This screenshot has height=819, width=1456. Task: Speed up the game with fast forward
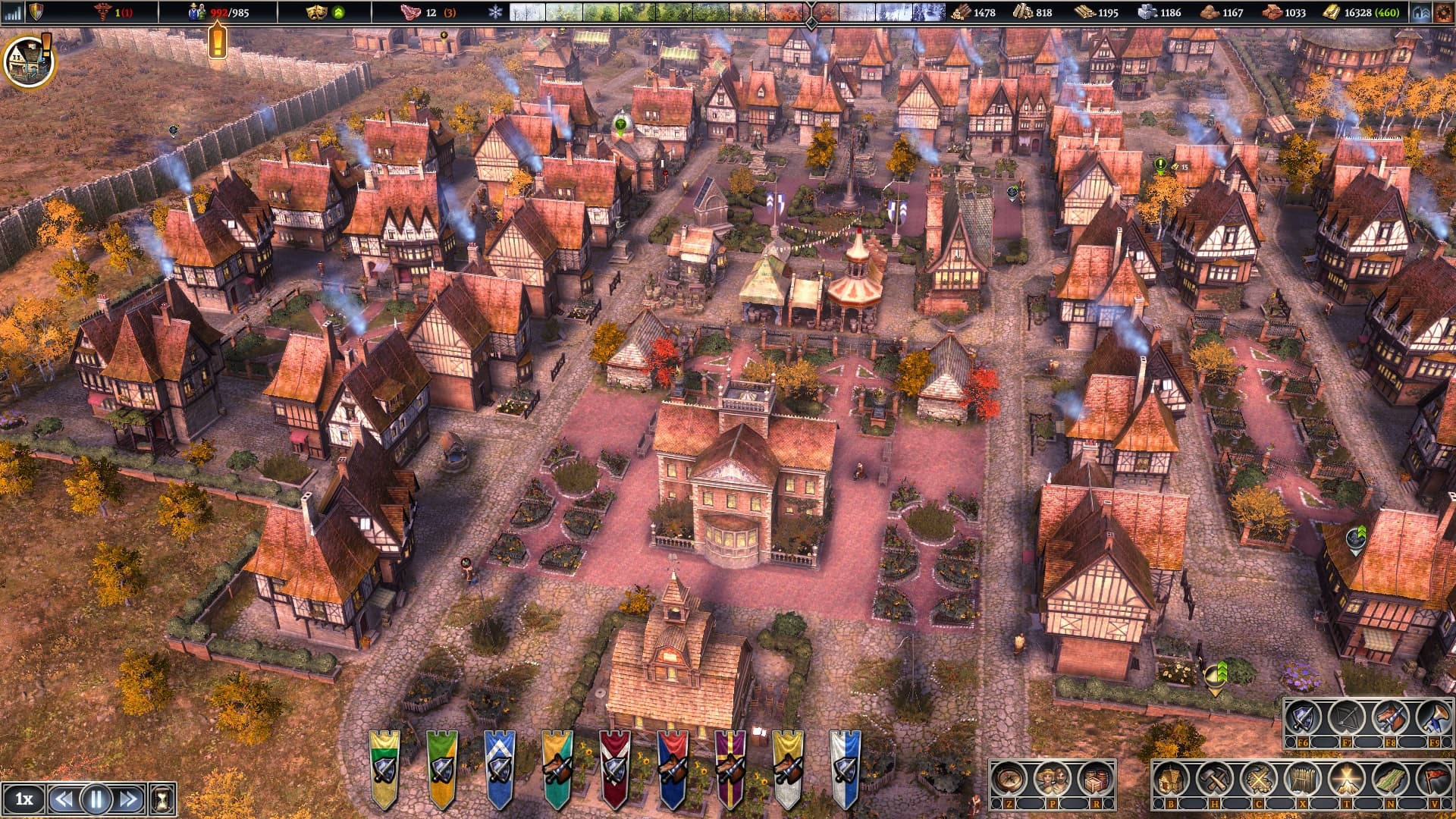(129, 799)
